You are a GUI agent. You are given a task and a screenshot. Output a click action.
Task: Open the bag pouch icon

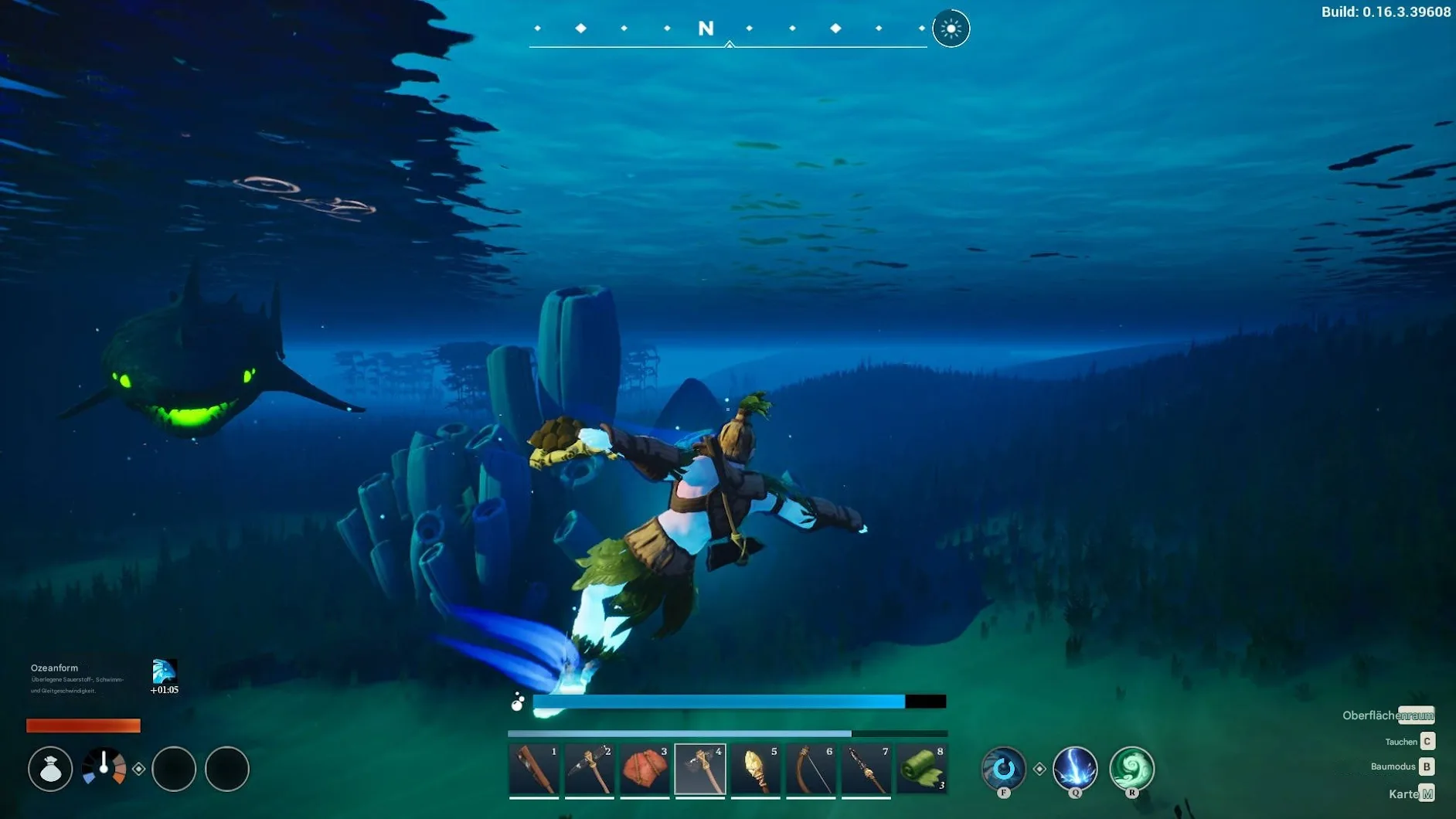pyautogui.click(x=50, y=769)
